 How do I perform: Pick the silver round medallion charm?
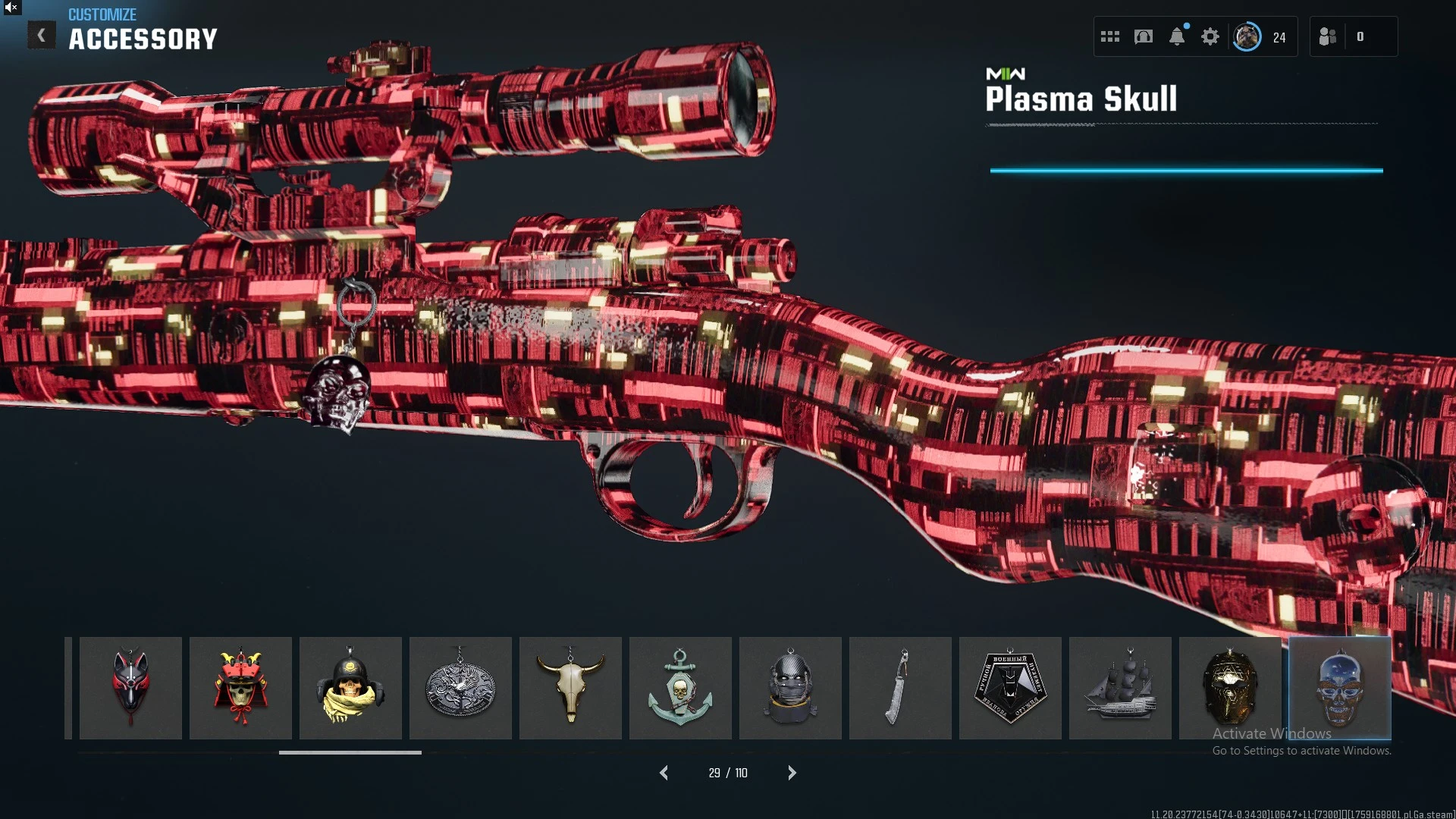pyautogui.click(x=460, y=688)
